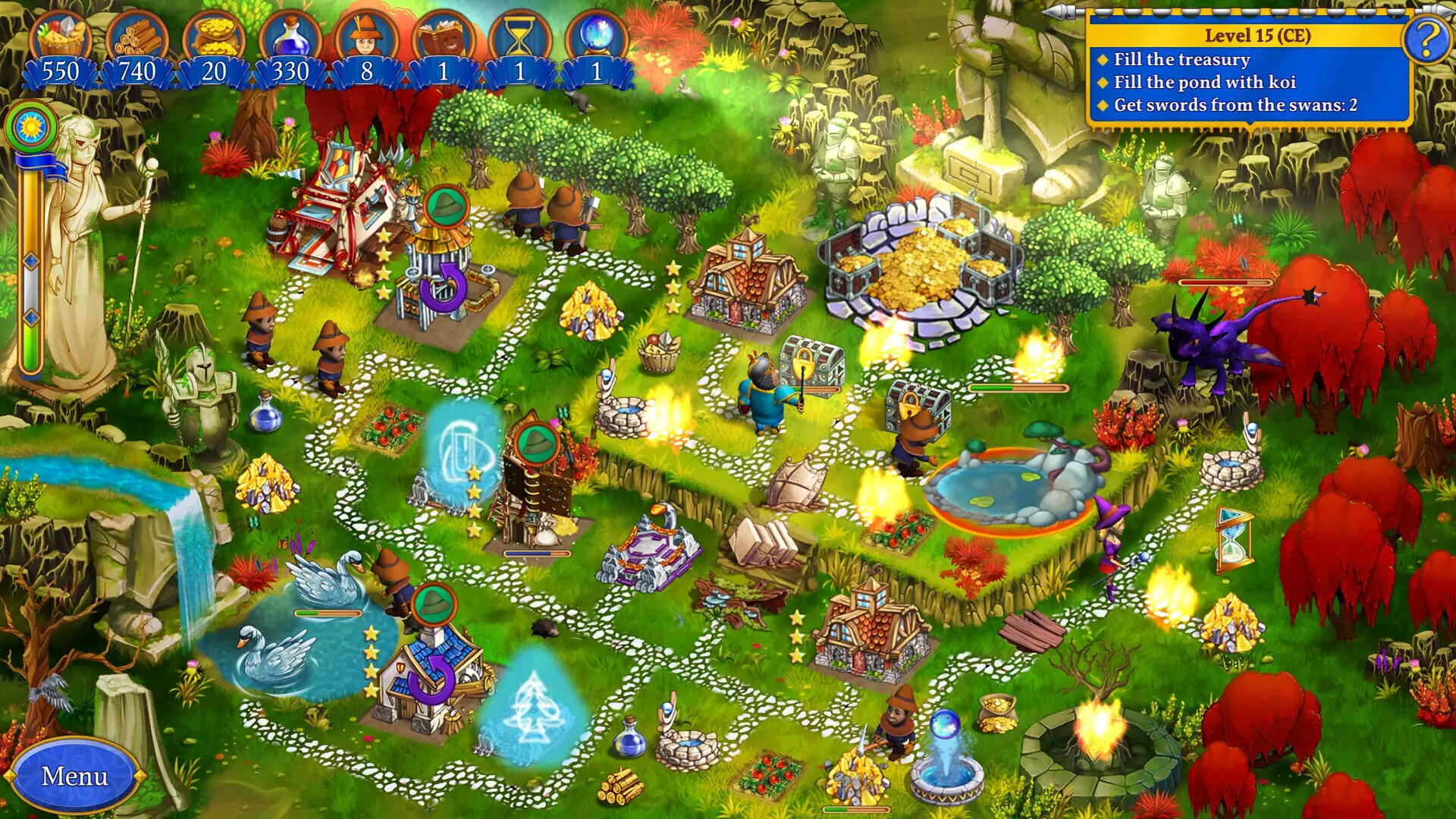Click the gold coins resource icon
Image resolution: width=1456 pixels, height=819 pixels.
point(216,34)
